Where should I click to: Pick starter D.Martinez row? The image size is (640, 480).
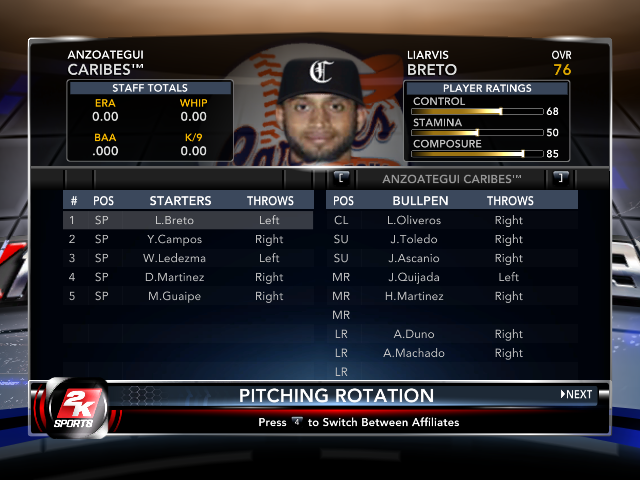click(187, 277)
